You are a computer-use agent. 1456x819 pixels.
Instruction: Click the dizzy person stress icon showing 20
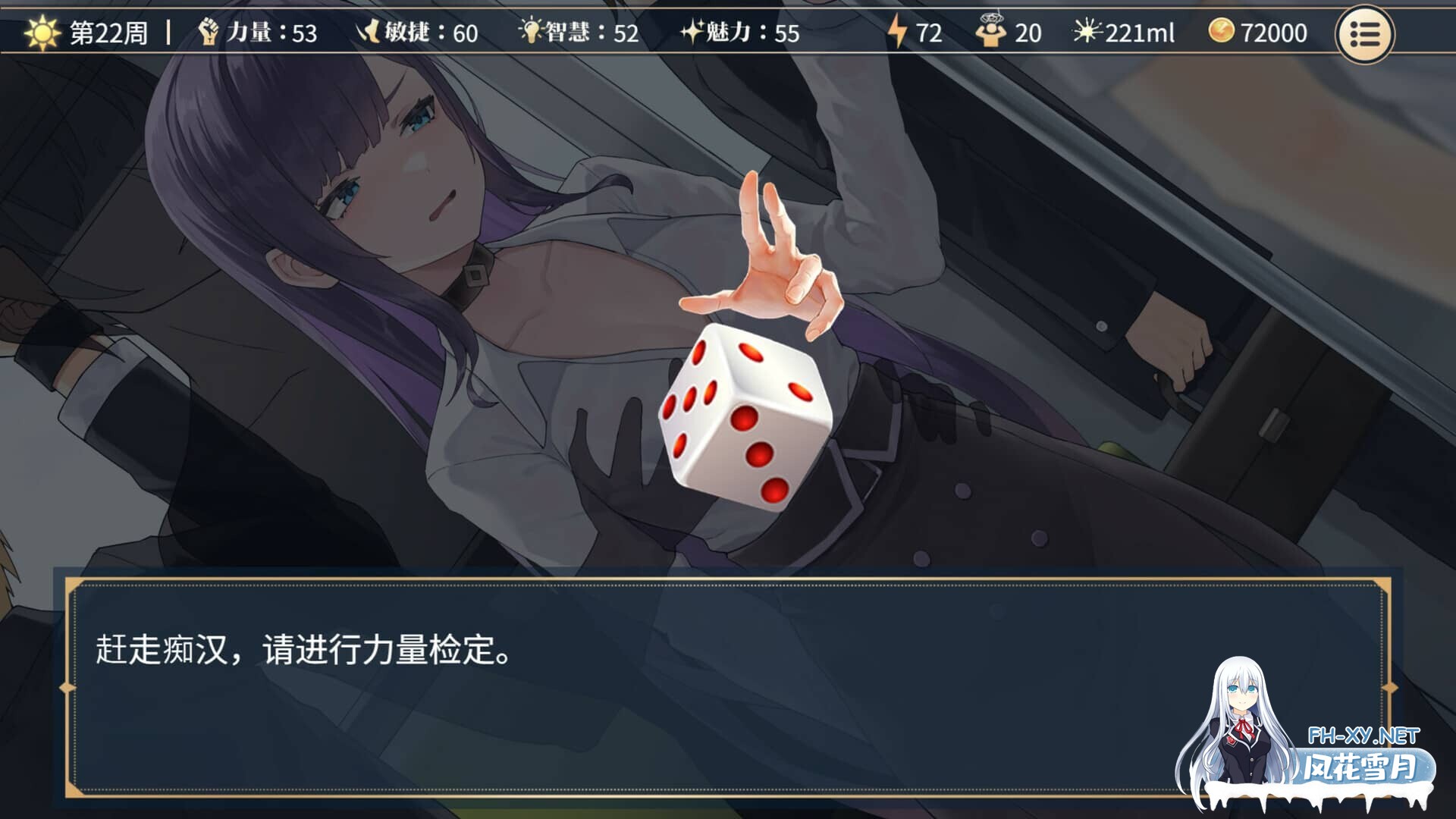[994, 32]
